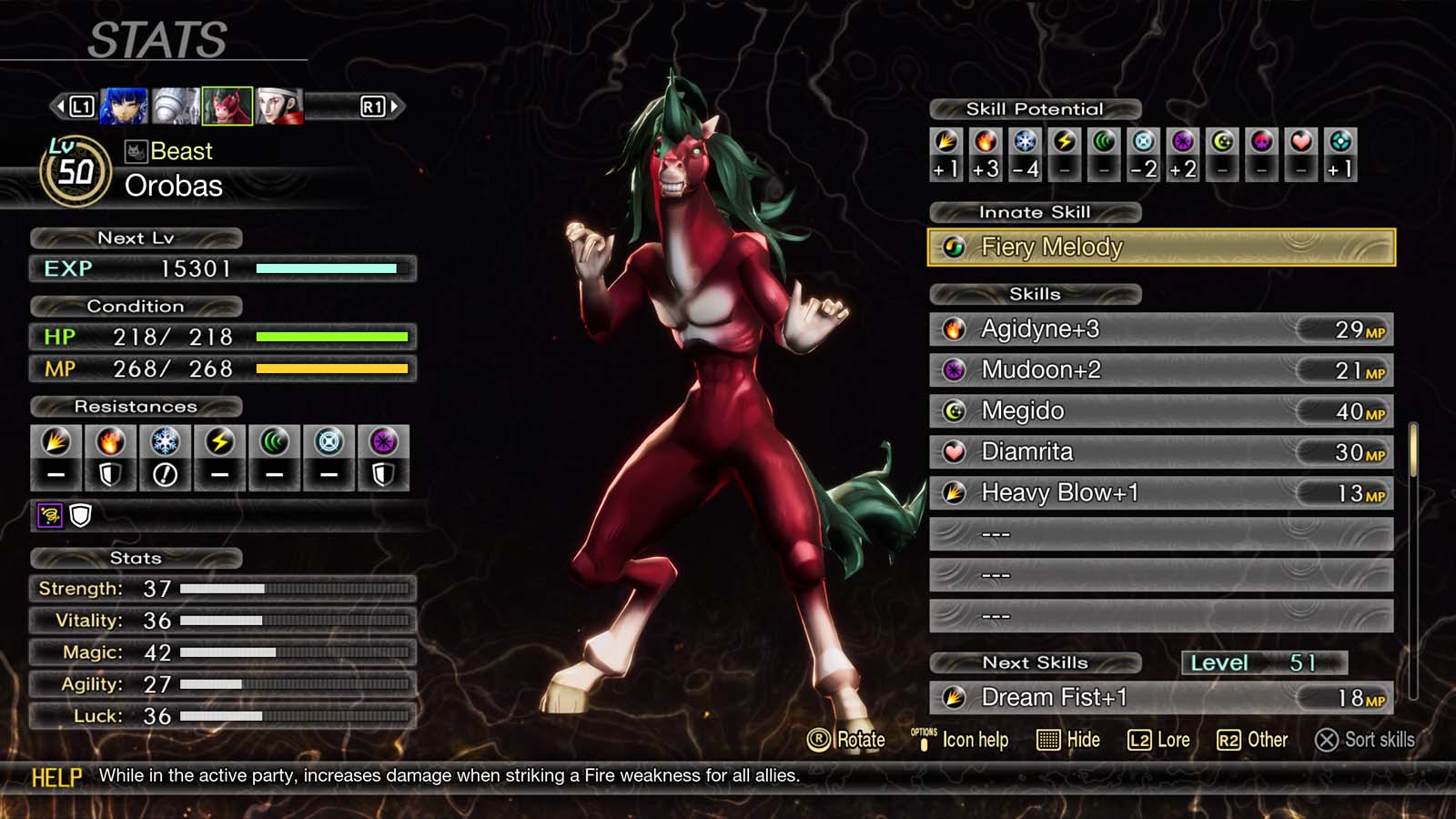Click the physical icon beside Dream Fist+1

pos(954,697)
